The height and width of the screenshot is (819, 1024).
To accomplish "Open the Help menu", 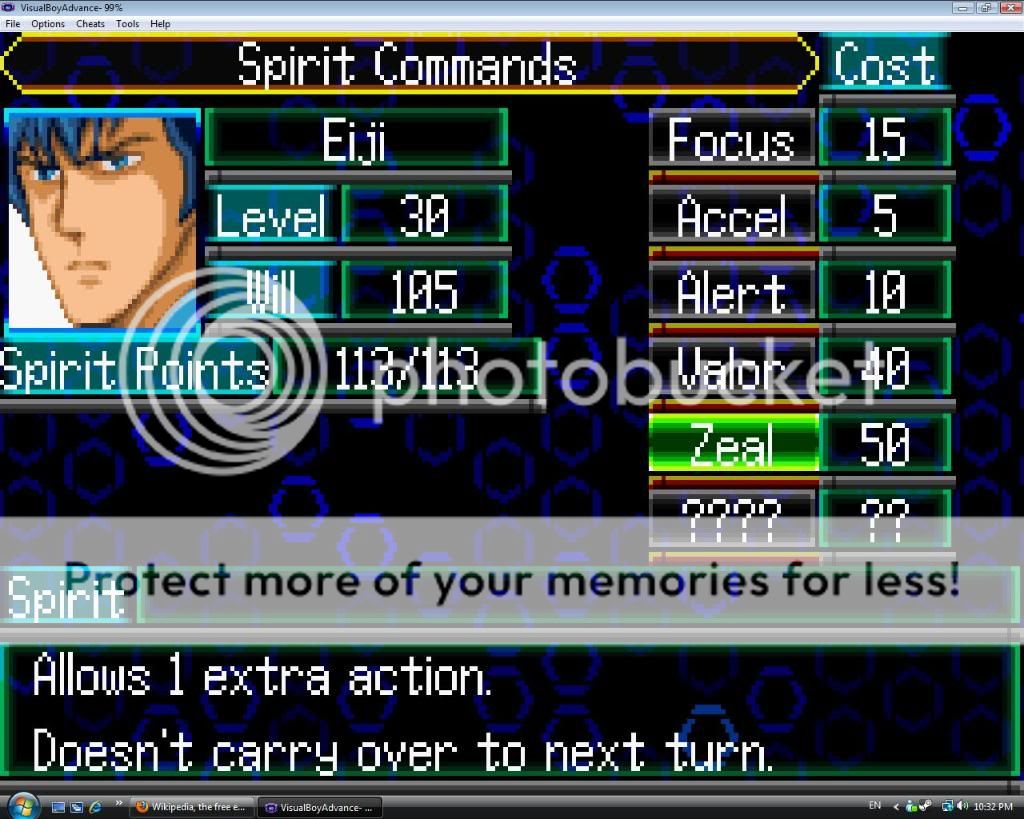I will (160, 24).
